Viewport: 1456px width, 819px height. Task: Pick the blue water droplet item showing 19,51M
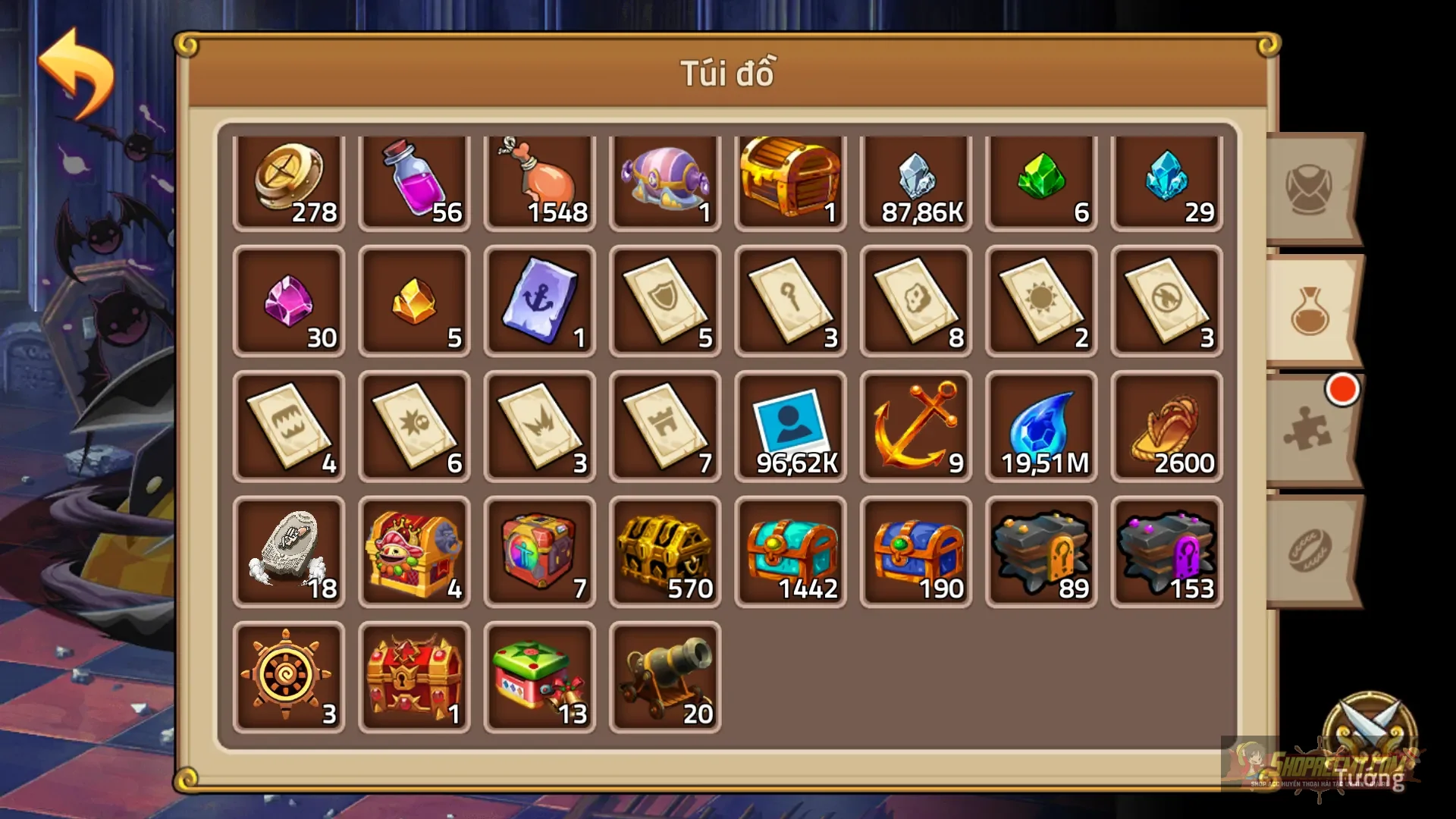pyautogui.click(x=1040, y=427)
